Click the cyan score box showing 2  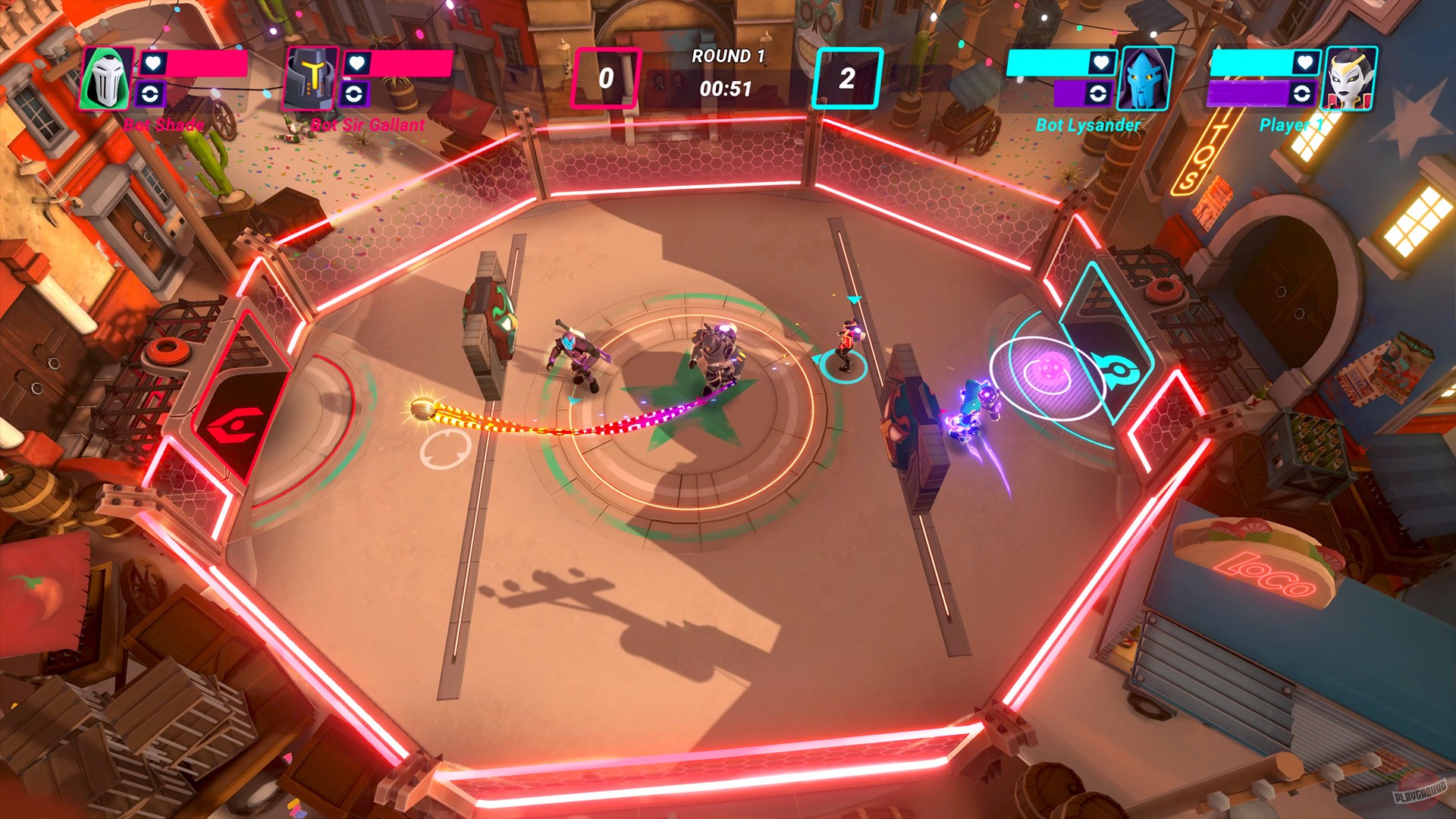click(846, 76)
